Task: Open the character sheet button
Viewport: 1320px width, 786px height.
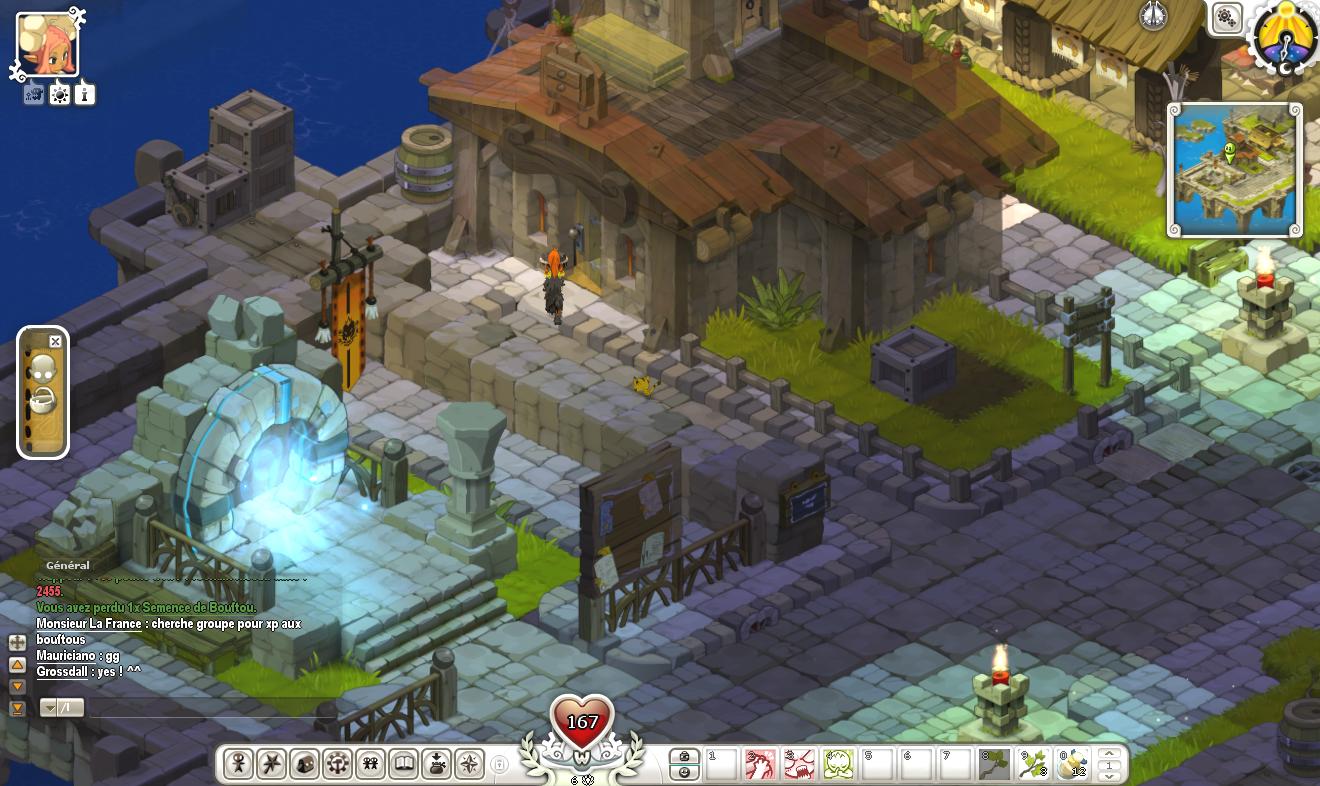Action: (238, 764)
